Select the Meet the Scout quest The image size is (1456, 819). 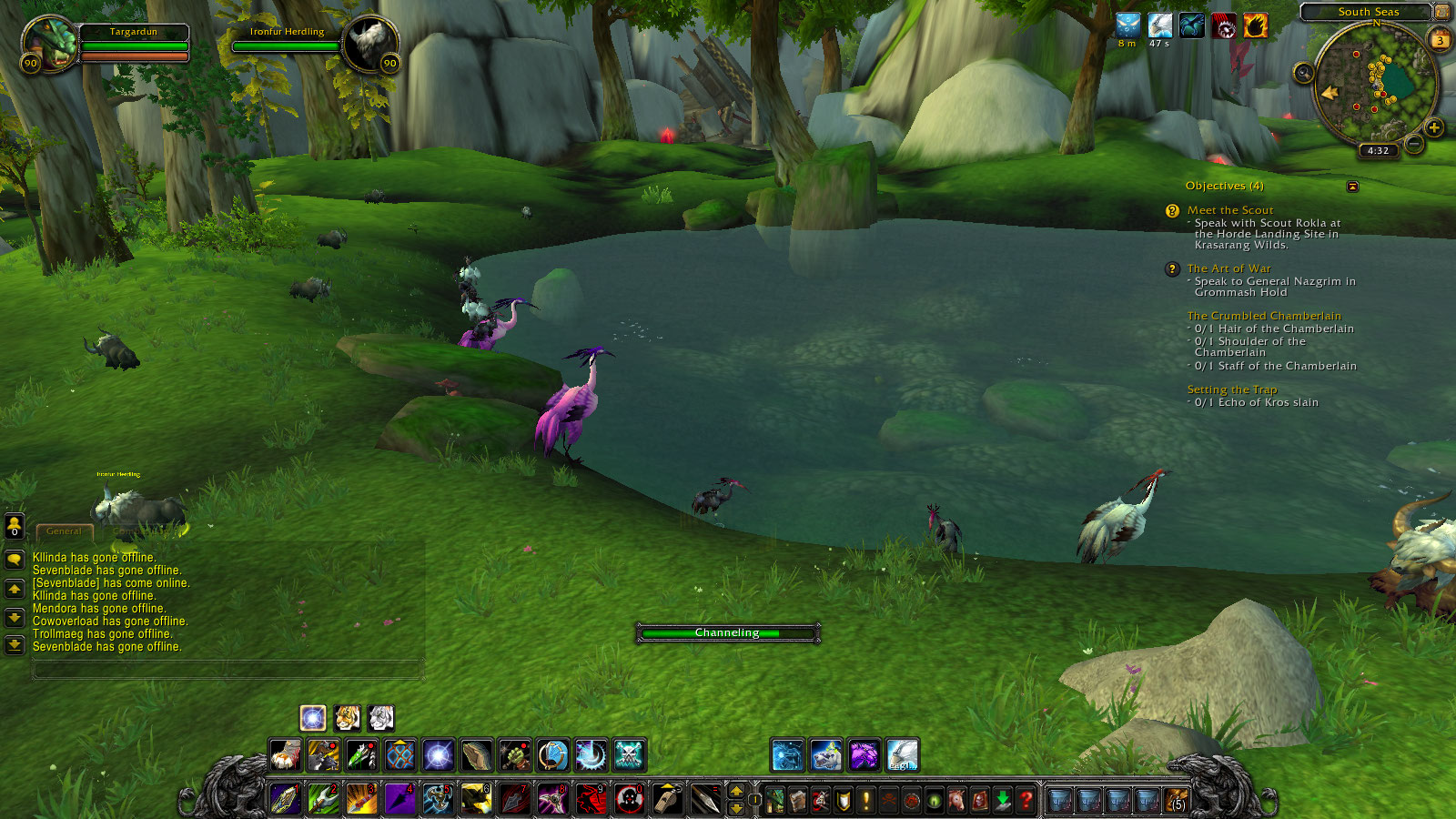click(x=1229, y=210)
